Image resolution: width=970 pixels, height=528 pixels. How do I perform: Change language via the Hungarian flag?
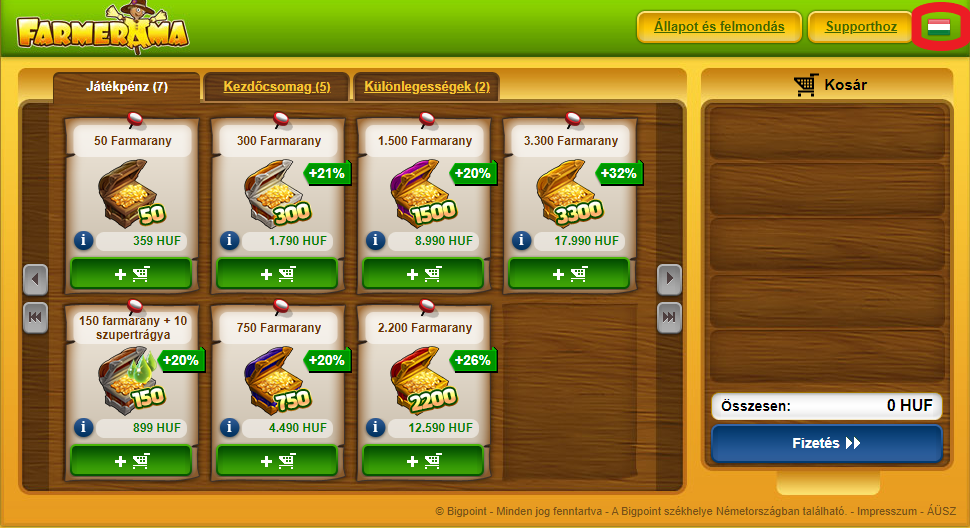point(938,27)
